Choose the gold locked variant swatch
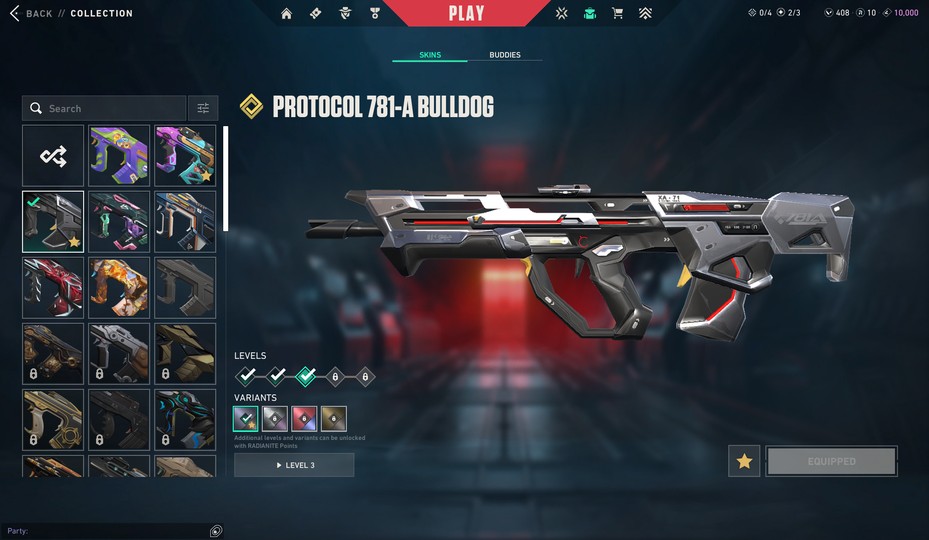 [x=334, y=418]
